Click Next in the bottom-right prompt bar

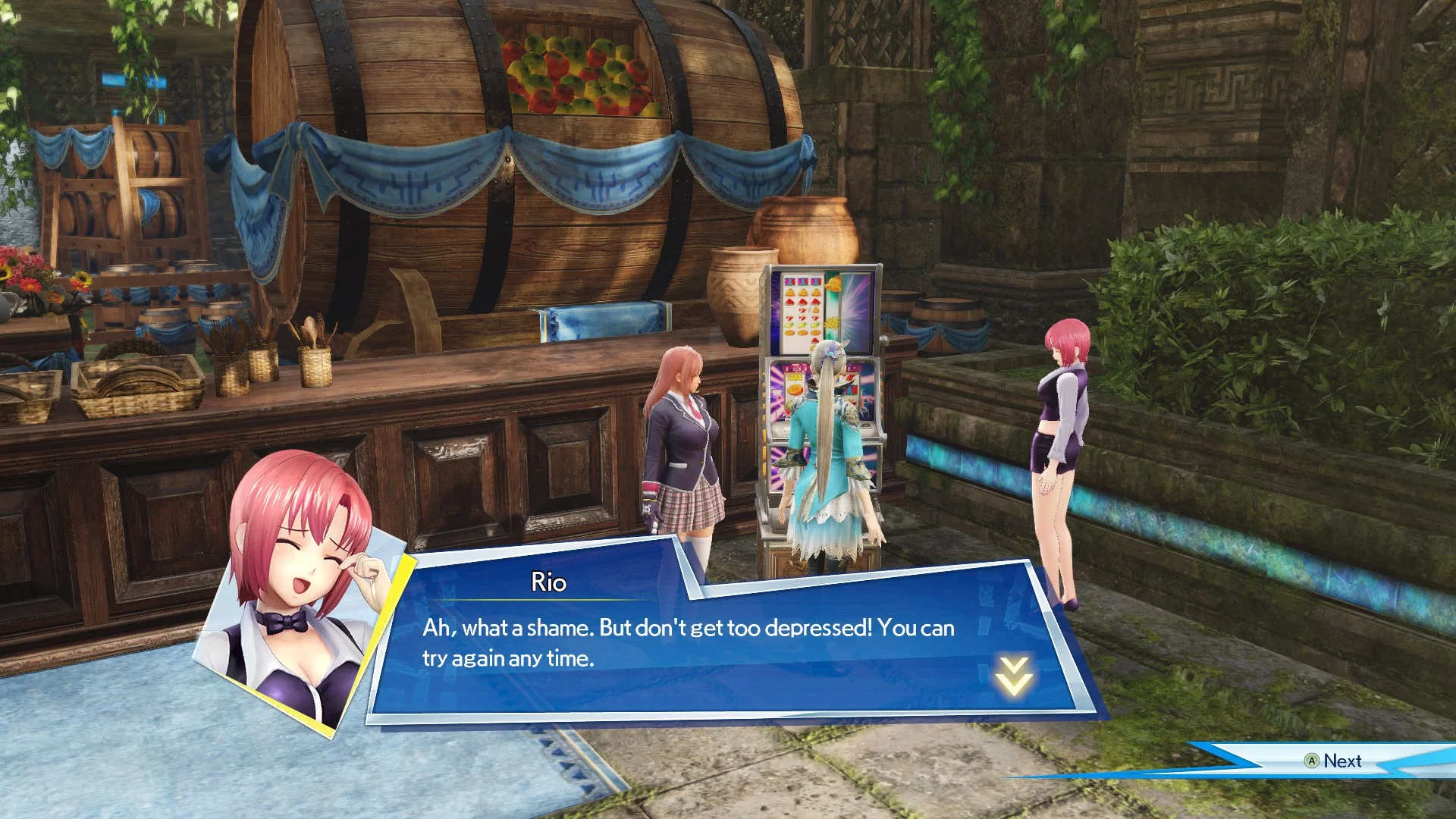click(x=1343, y=761)
